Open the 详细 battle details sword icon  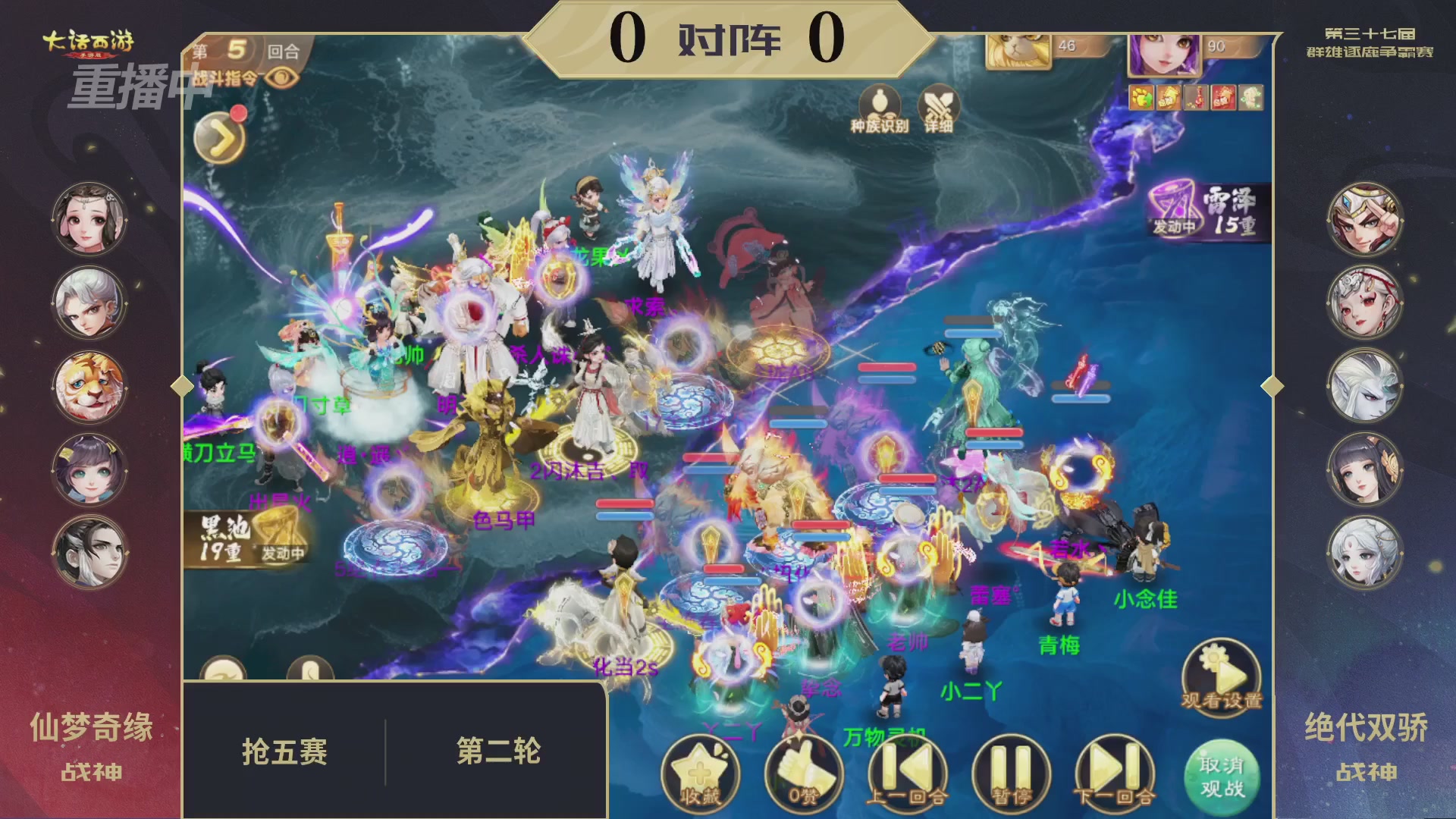[940, 101]
